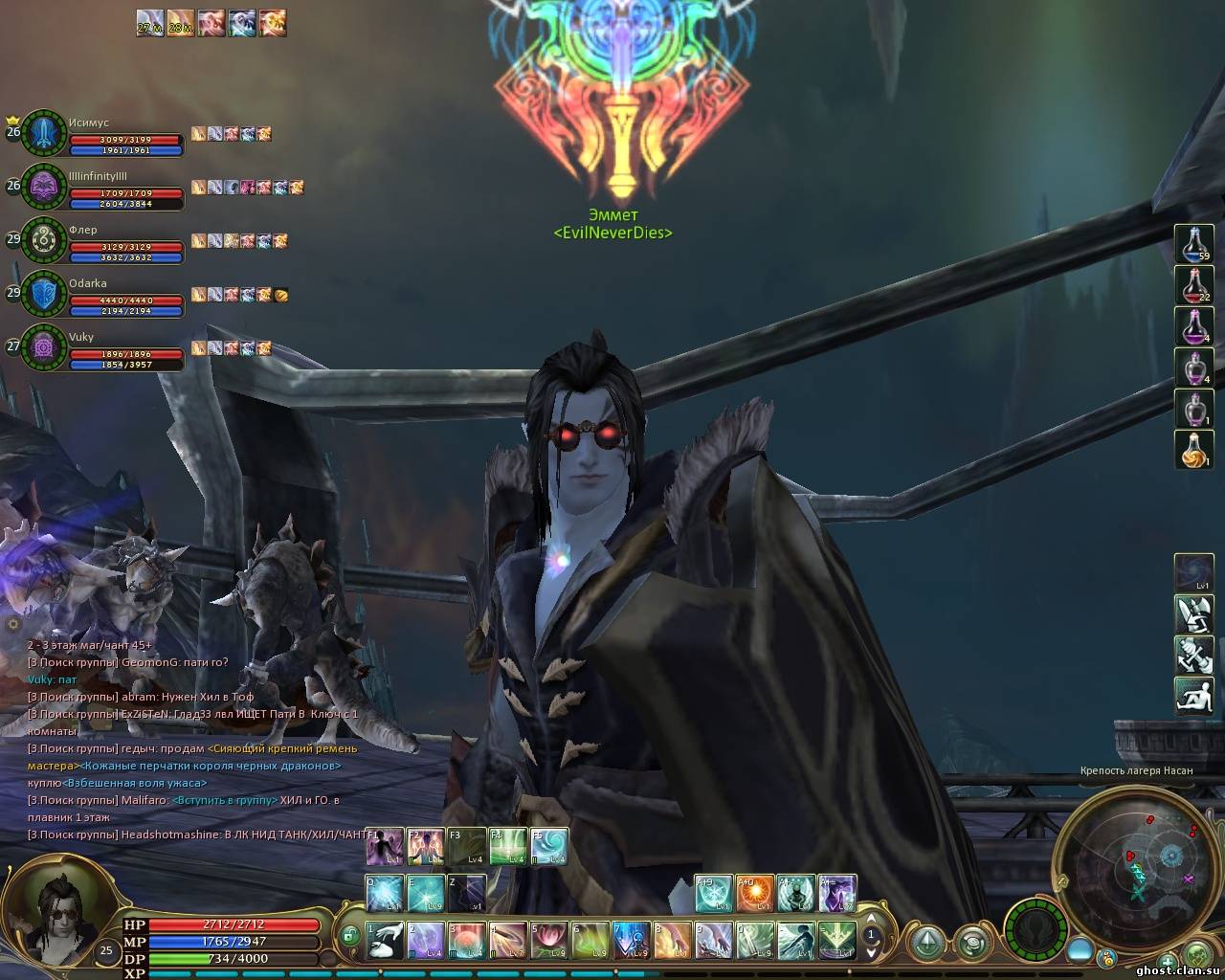This screenshot has height=980, width=1225.
Task: Select party member Vuky's portrait
Action: pos(44,346)
